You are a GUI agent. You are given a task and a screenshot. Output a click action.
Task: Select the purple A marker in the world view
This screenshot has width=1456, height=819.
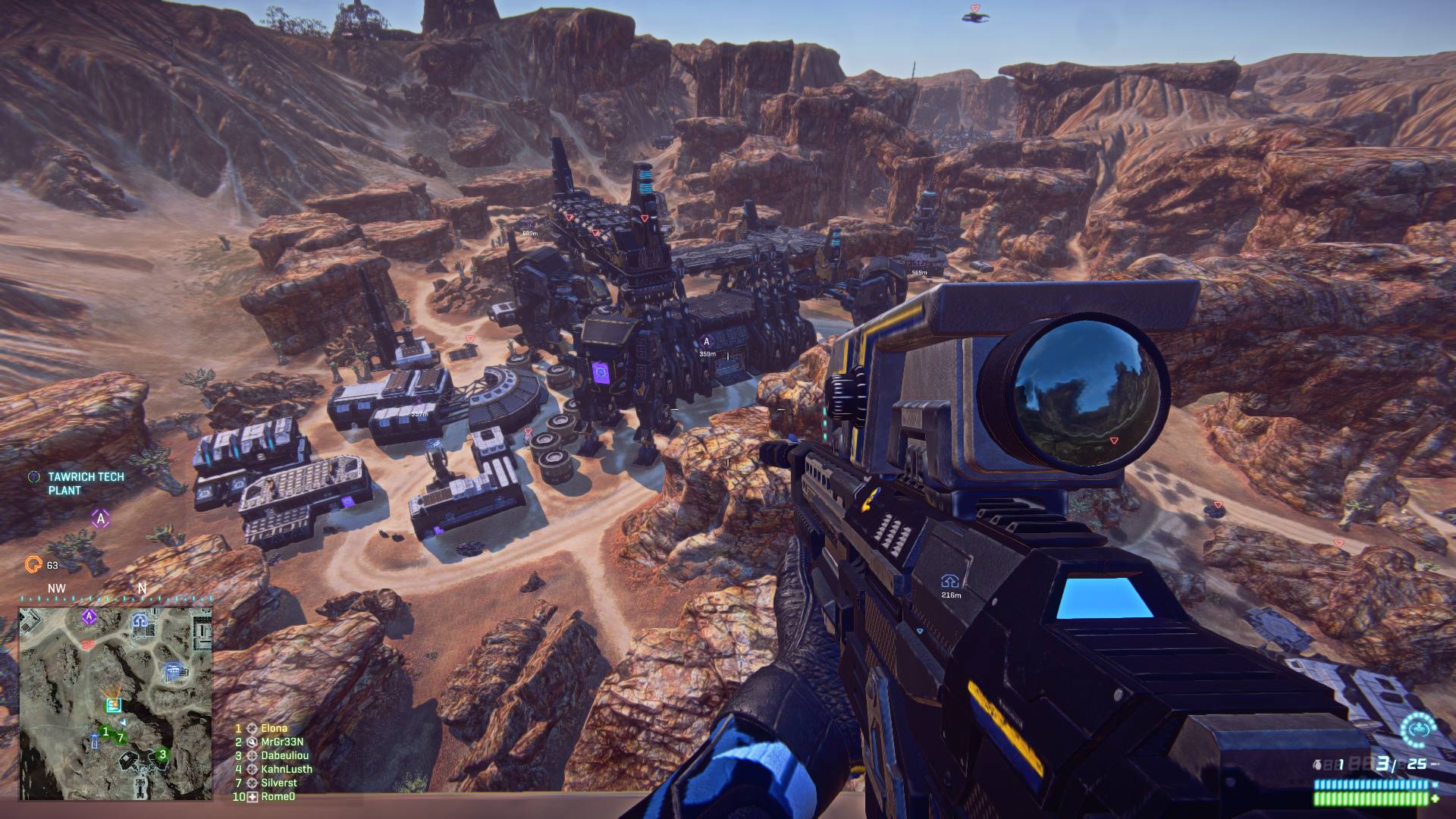[x=708, y=342]
